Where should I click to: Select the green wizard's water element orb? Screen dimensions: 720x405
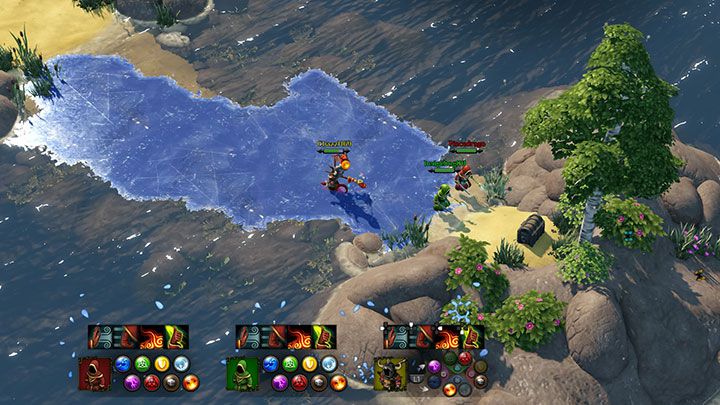click(270, 364)
